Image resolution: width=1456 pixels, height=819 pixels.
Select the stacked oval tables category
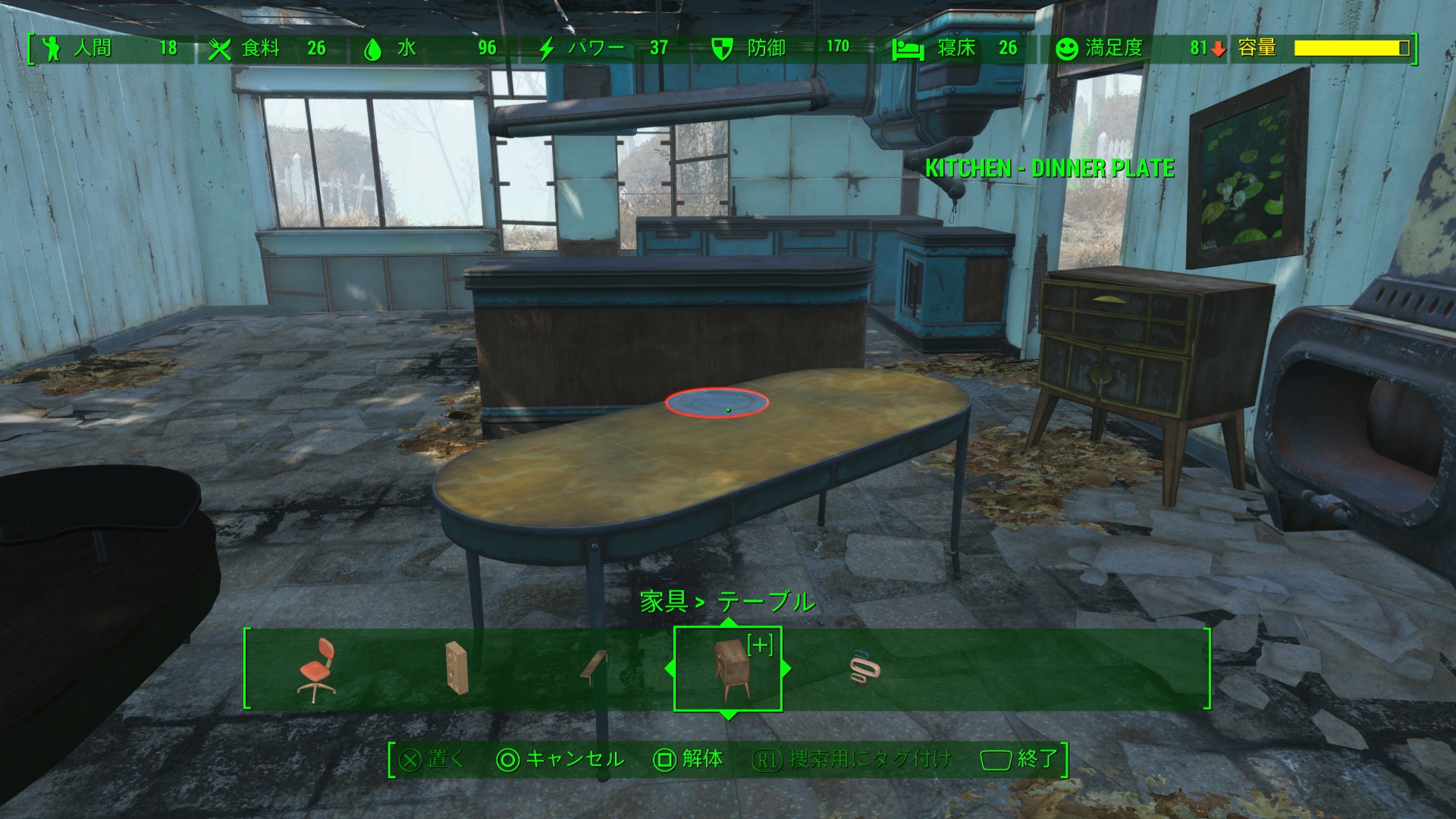click(x=864, y=669)
